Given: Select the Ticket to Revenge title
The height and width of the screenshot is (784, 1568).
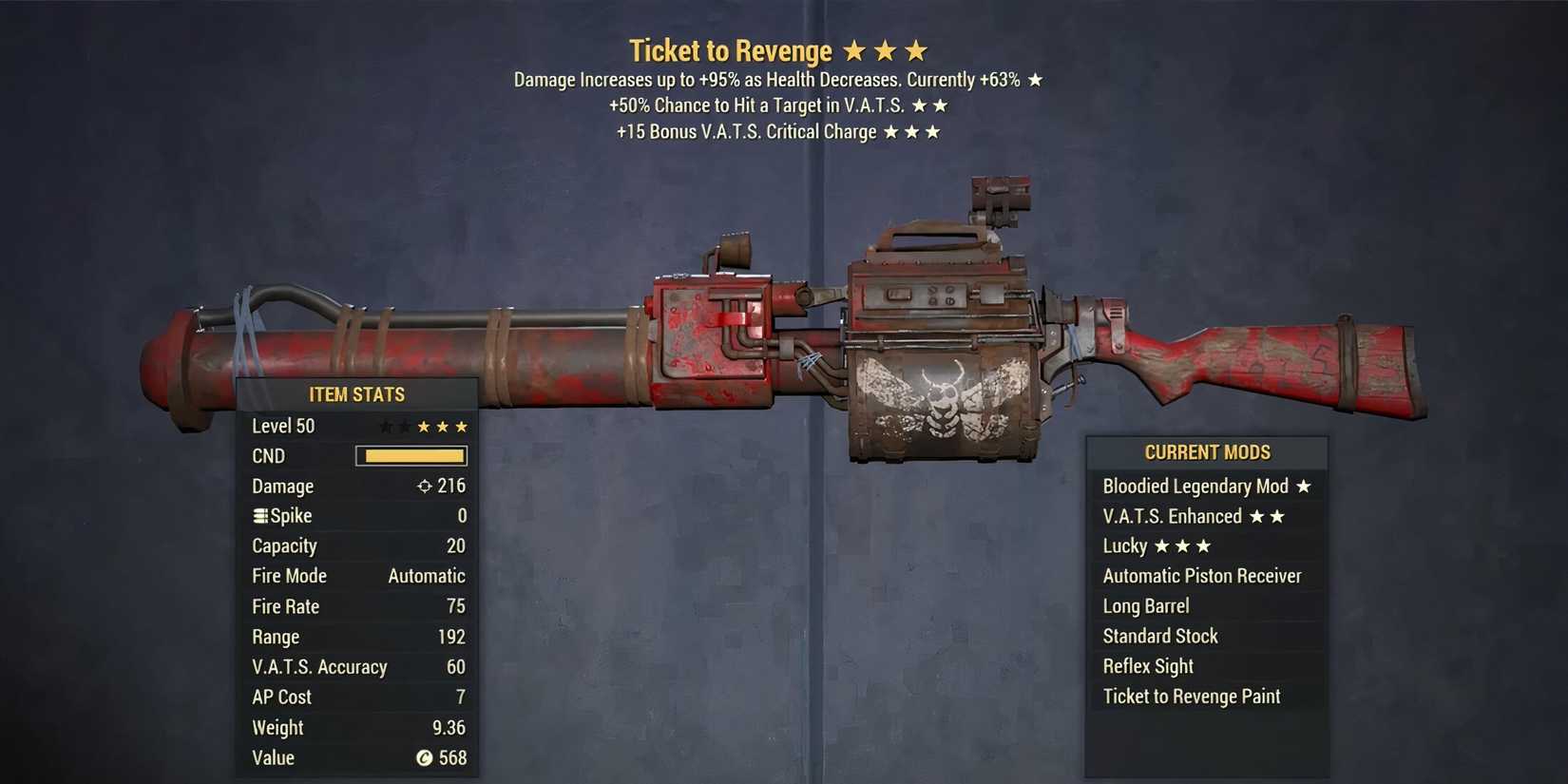Looking at the screenshot, I should pyautogui.click(x=730, y=49).
